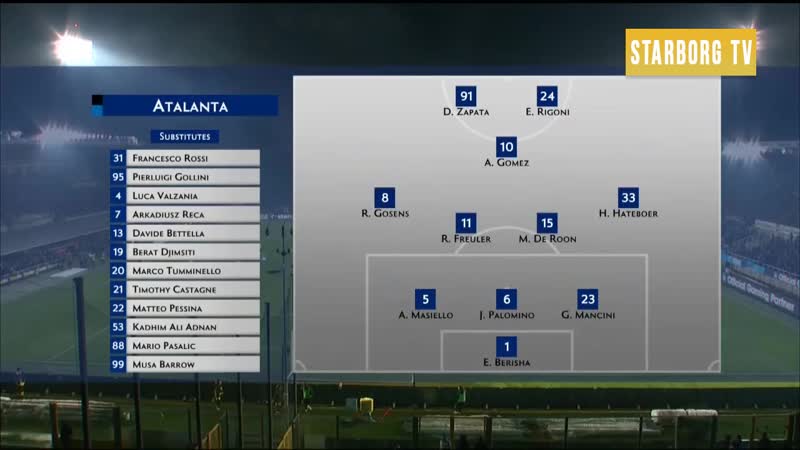Pick defender J. Palomino's marker

pos(506,299)
